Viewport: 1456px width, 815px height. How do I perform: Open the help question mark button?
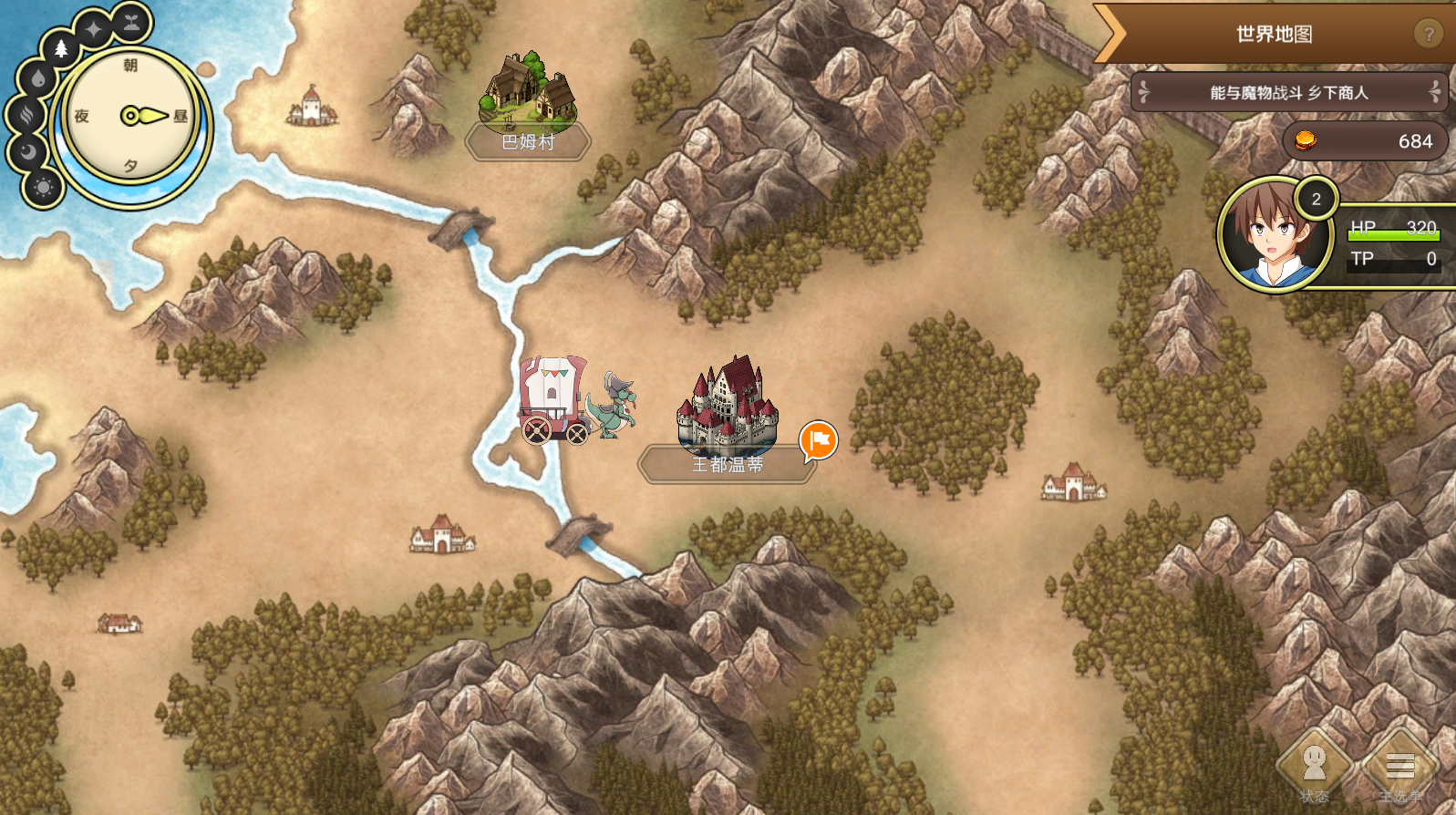[x=1428, y=35]
